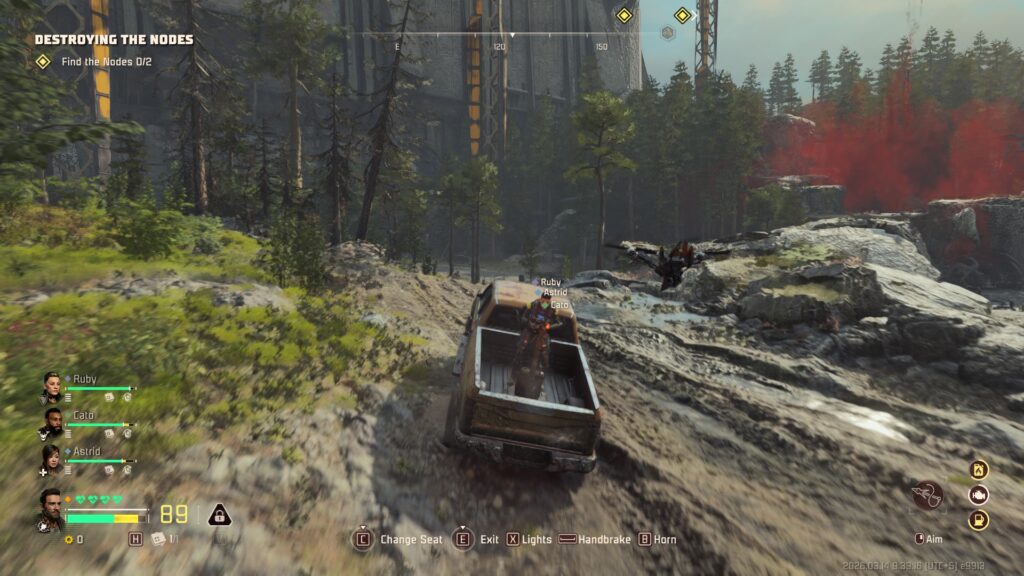Screen dimensions: 1024x576
Task: Select the jerry can fire icon
Action: pos(979,470)
